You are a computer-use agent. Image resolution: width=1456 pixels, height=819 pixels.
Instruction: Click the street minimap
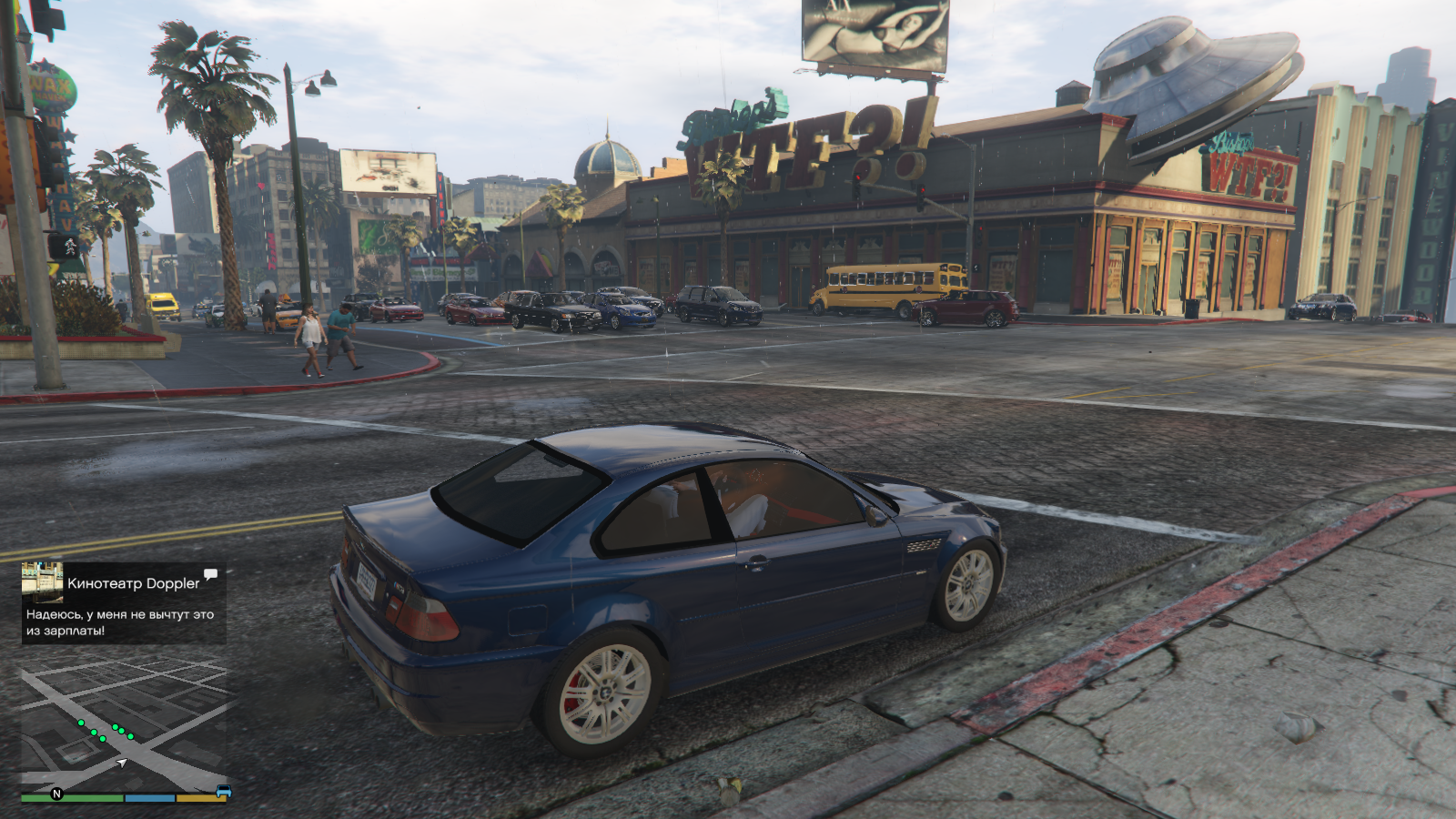tap(124, 725)
